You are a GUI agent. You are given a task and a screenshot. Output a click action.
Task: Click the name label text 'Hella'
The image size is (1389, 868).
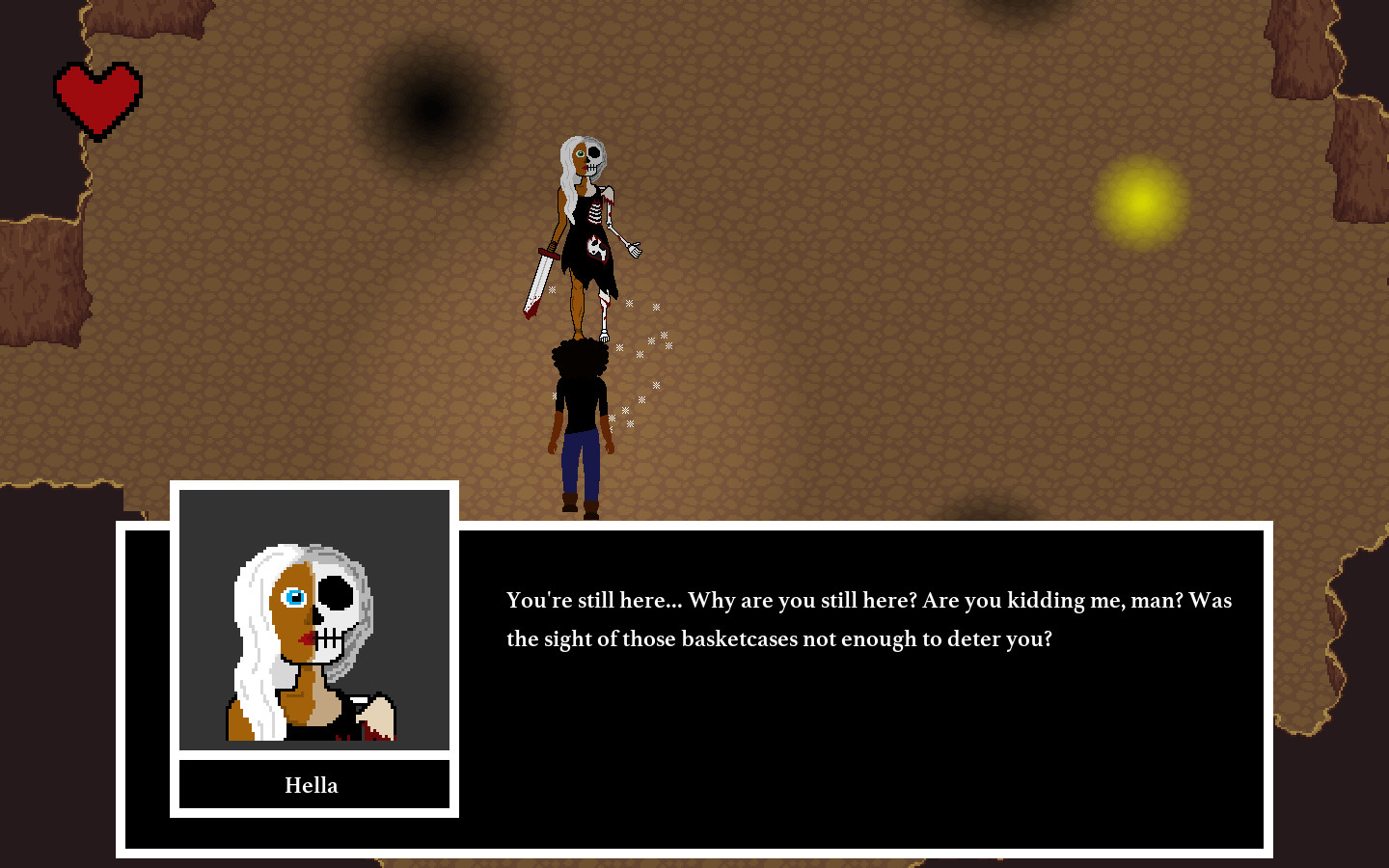pyautogui.click(x=312, y=785)
